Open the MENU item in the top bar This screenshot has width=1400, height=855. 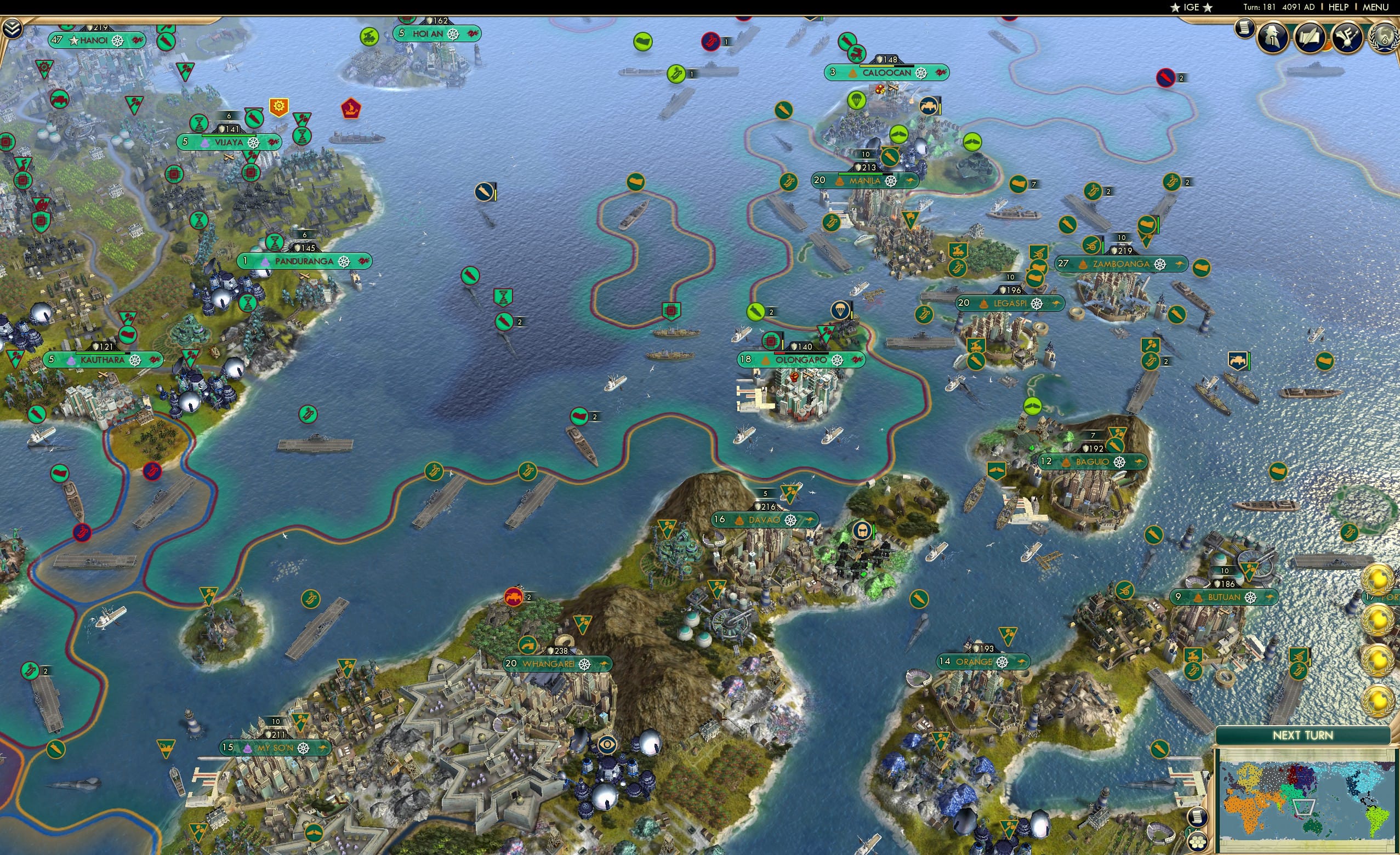click(1375, 7)
